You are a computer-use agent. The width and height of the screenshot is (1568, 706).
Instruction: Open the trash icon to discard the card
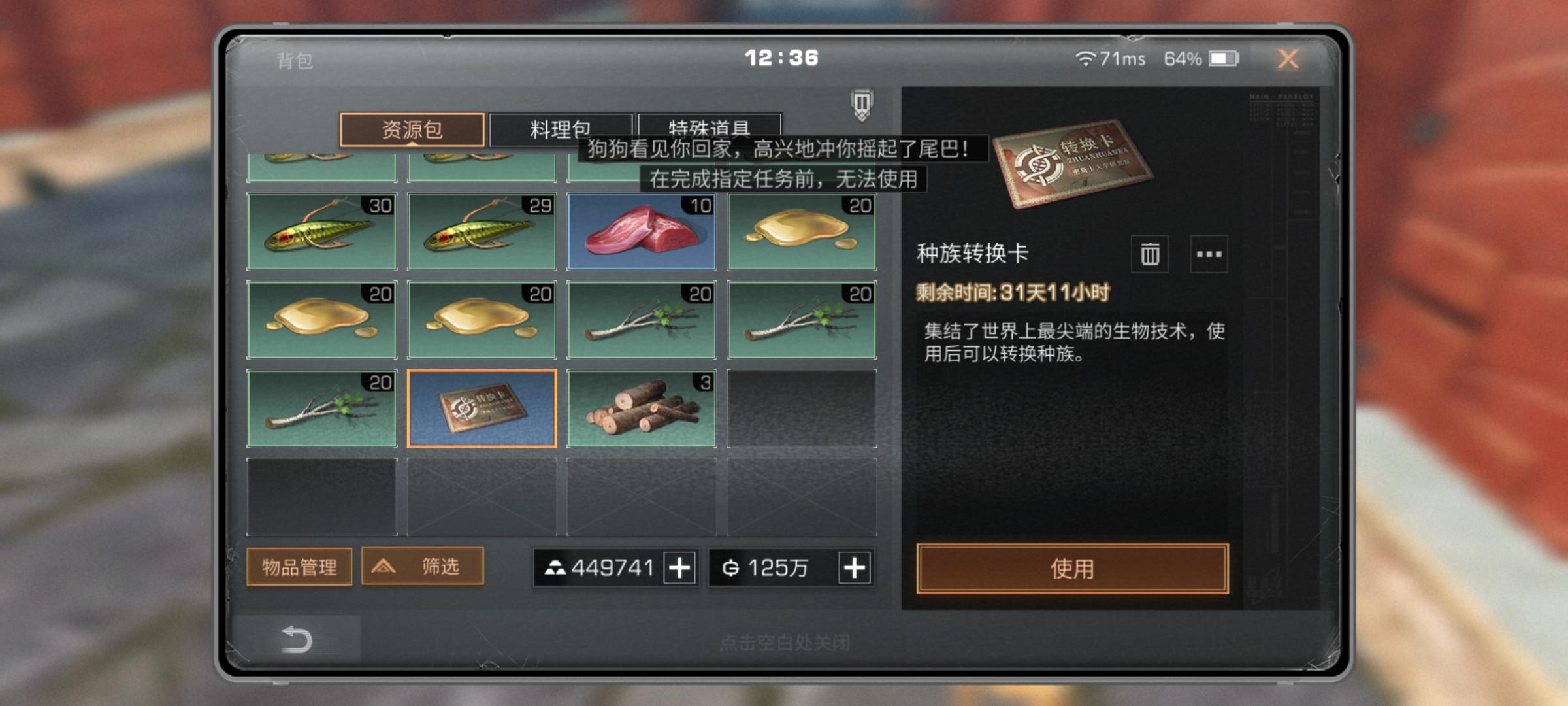pos(1149,254)
